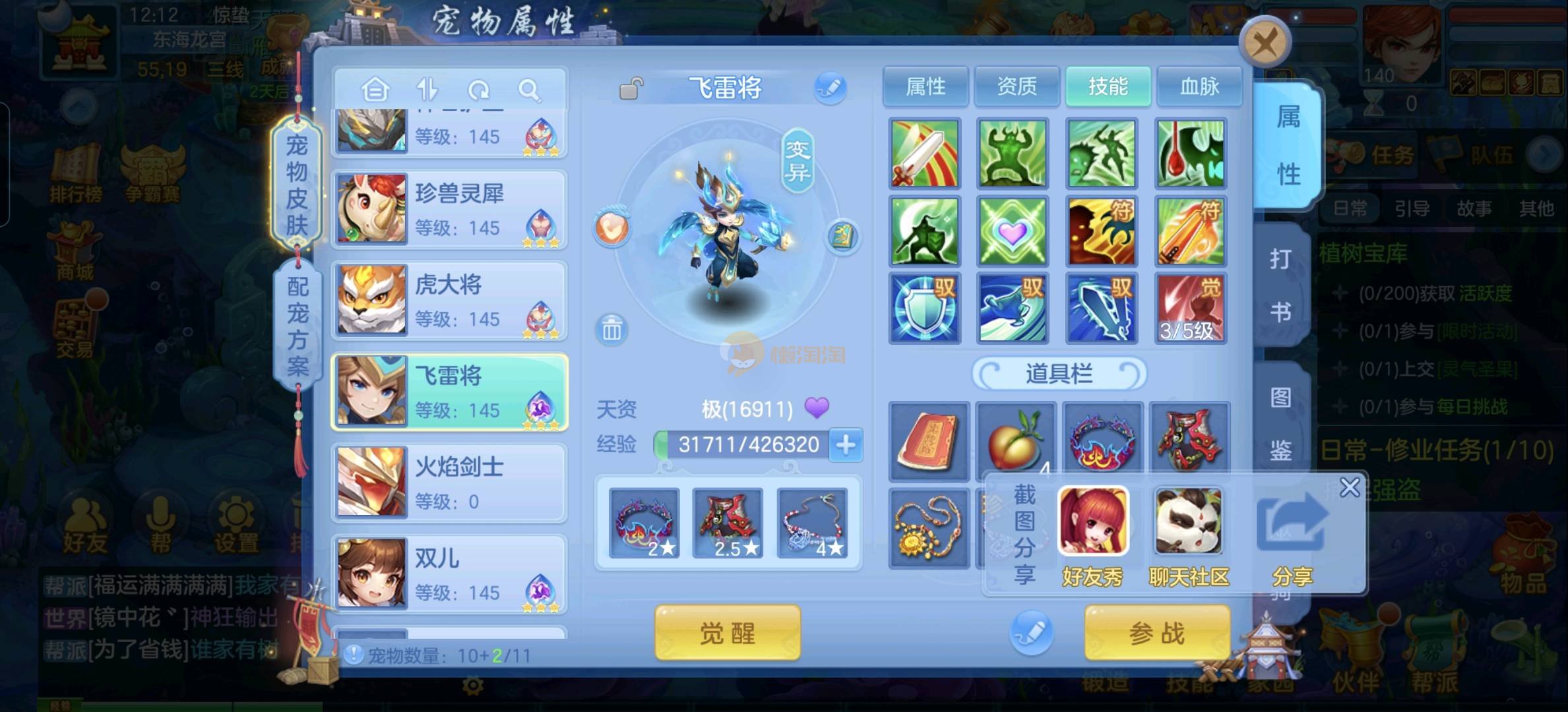Add experience with the plus button
The width and height of the screenshot is (1568, 712).
846,445
